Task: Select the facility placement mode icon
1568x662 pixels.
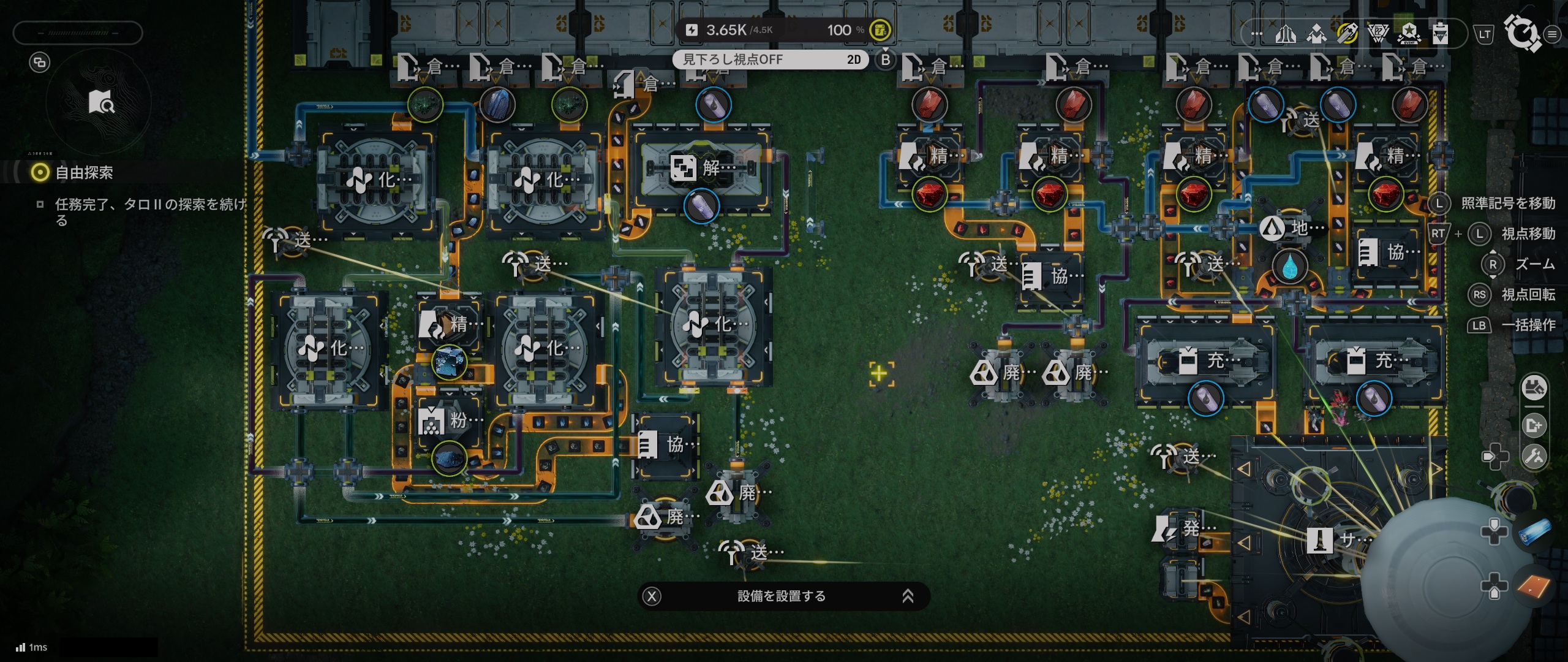Action: pos(1534,387)
